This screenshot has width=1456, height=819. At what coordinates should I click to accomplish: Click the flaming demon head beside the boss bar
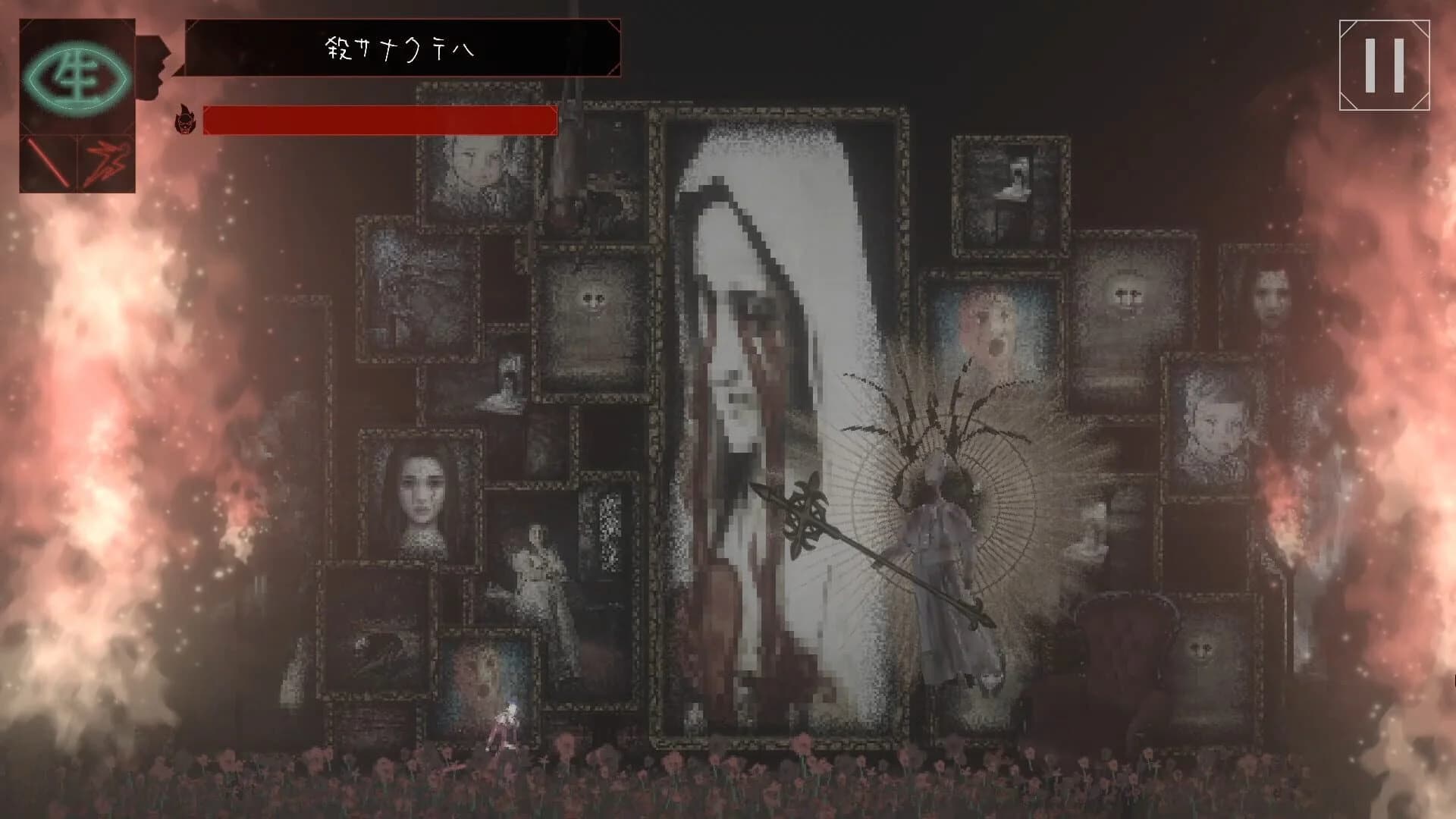tap(185, 119)
